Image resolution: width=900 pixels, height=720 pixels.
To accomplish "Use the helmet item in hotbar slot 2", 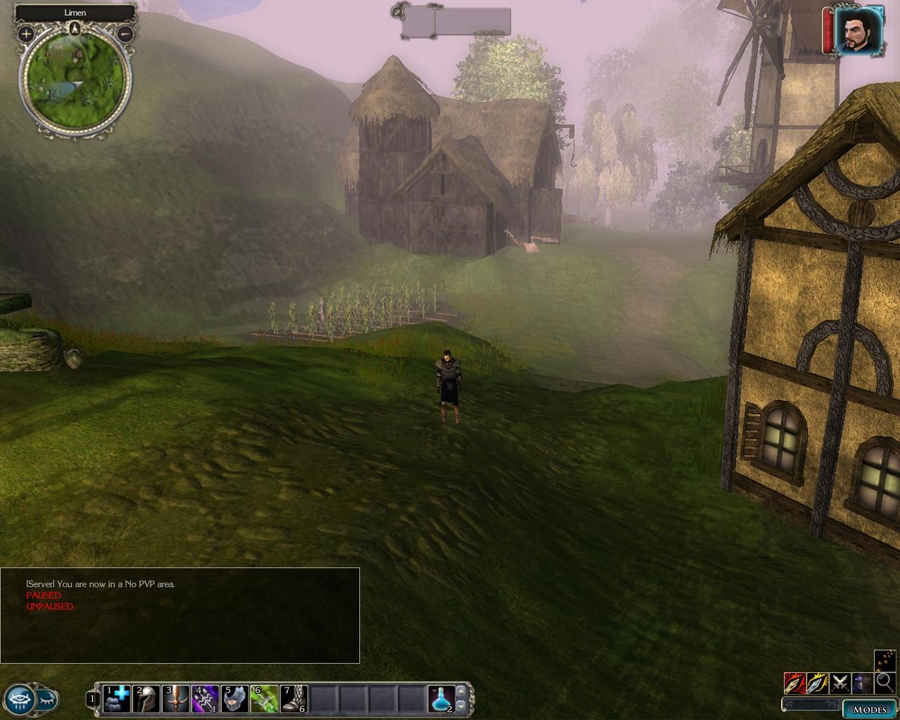I will tap(146, 698).
